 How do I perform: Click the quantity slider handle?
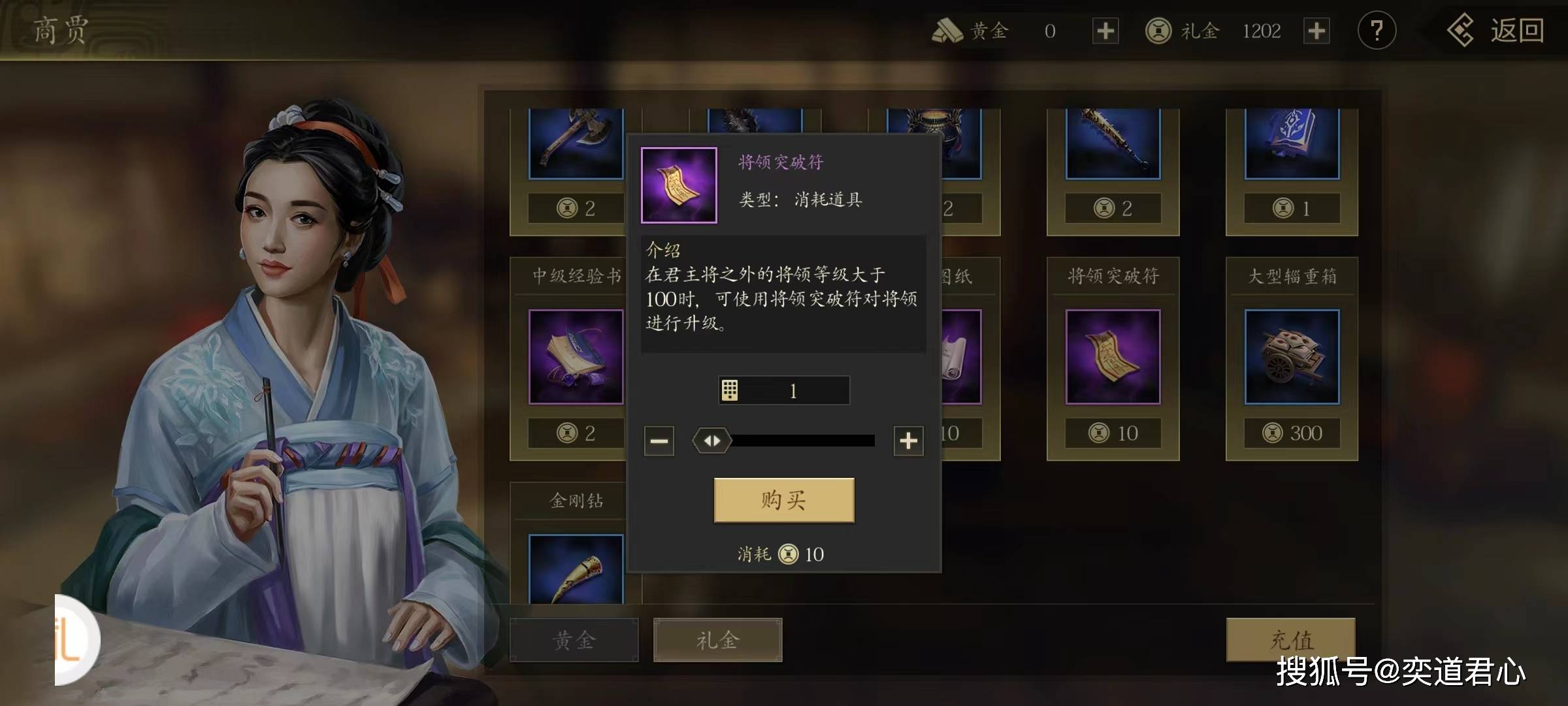712,441
